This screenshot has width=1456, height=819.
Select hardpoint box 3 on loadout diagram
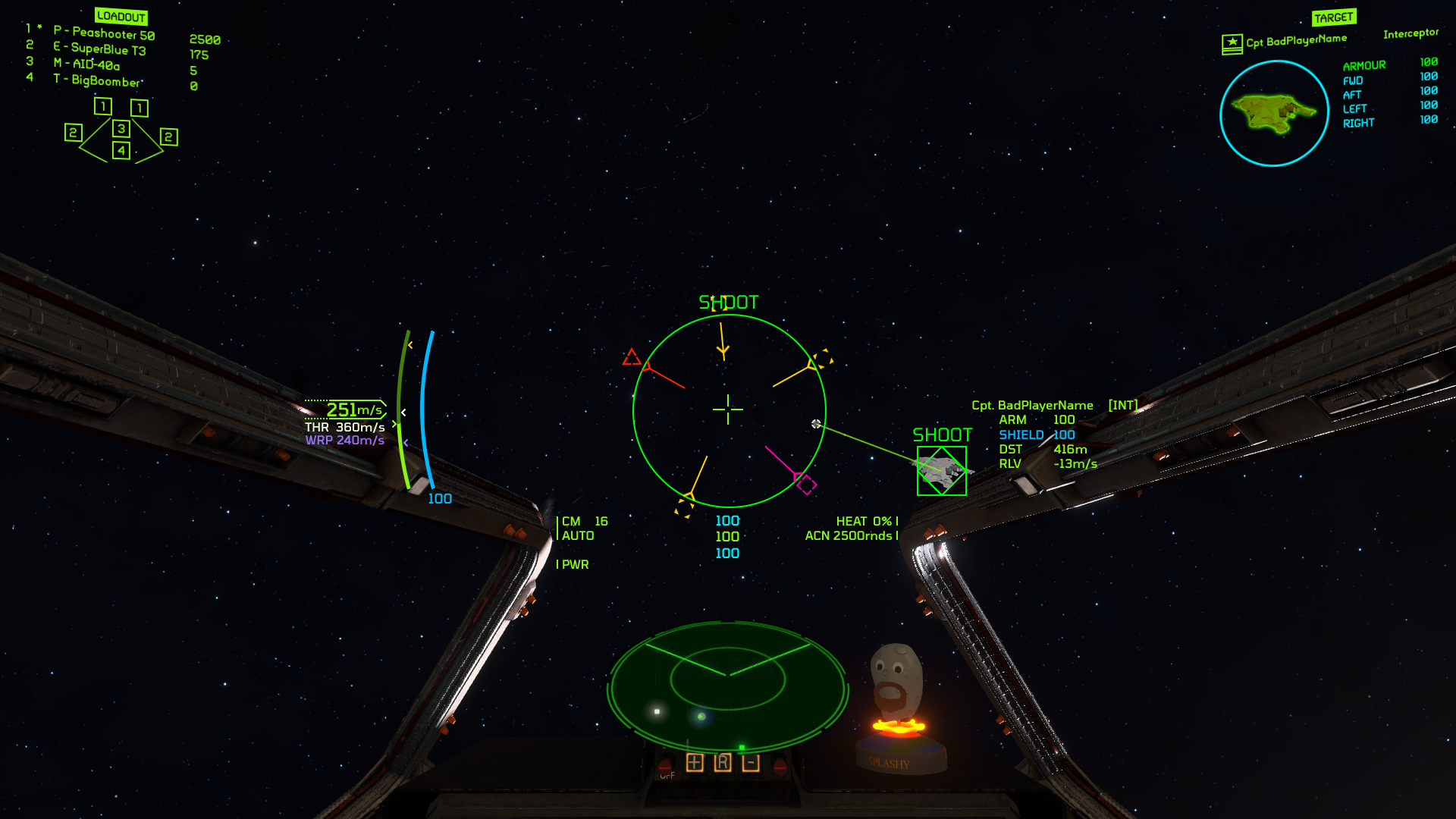[121, 129]
